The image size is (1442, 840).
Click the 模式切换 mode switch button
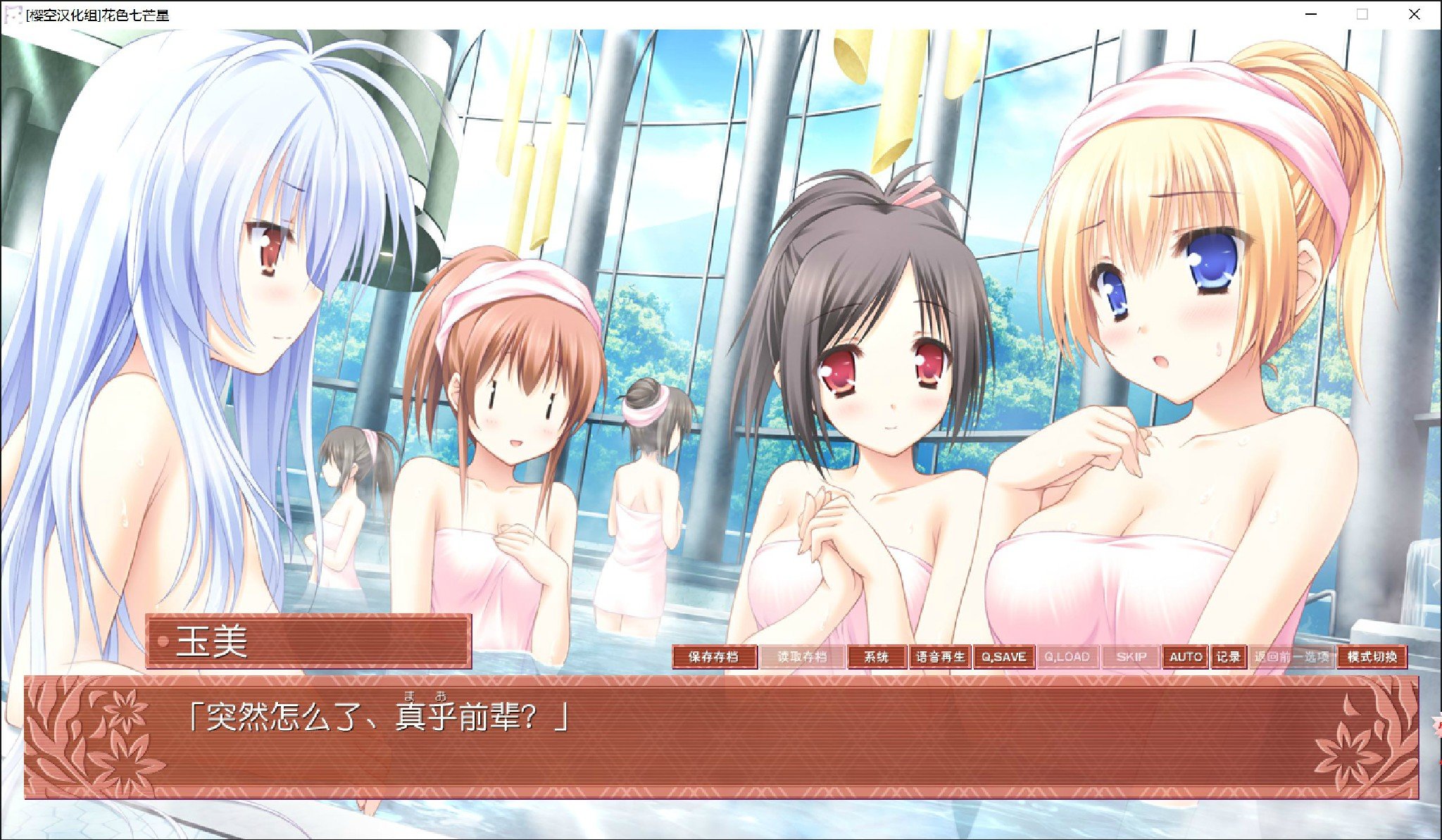(1372, 657)
